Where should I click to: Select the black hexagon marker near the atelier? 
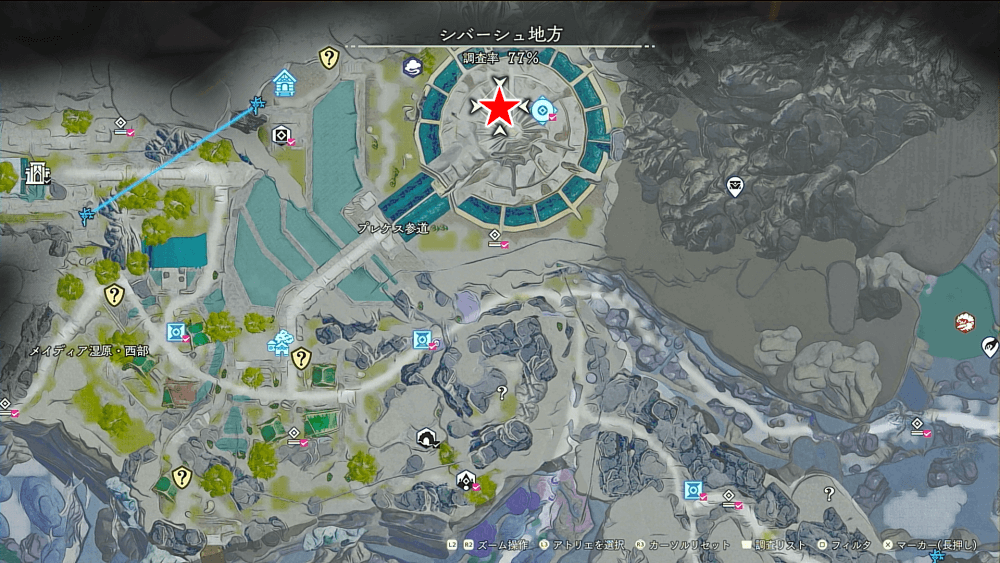pos(281,135)
